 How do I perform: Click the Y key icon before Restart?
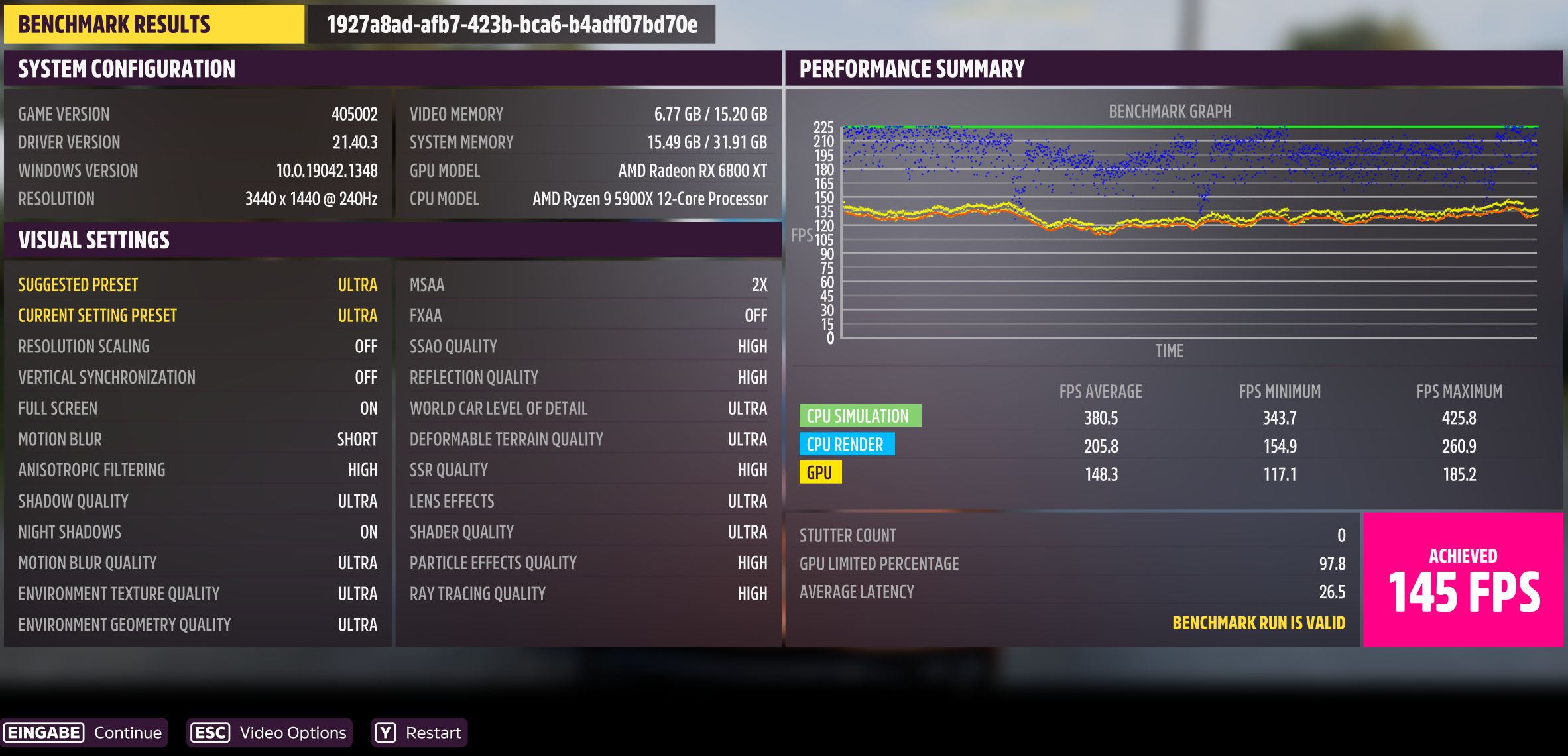click(x=386, y=733)
